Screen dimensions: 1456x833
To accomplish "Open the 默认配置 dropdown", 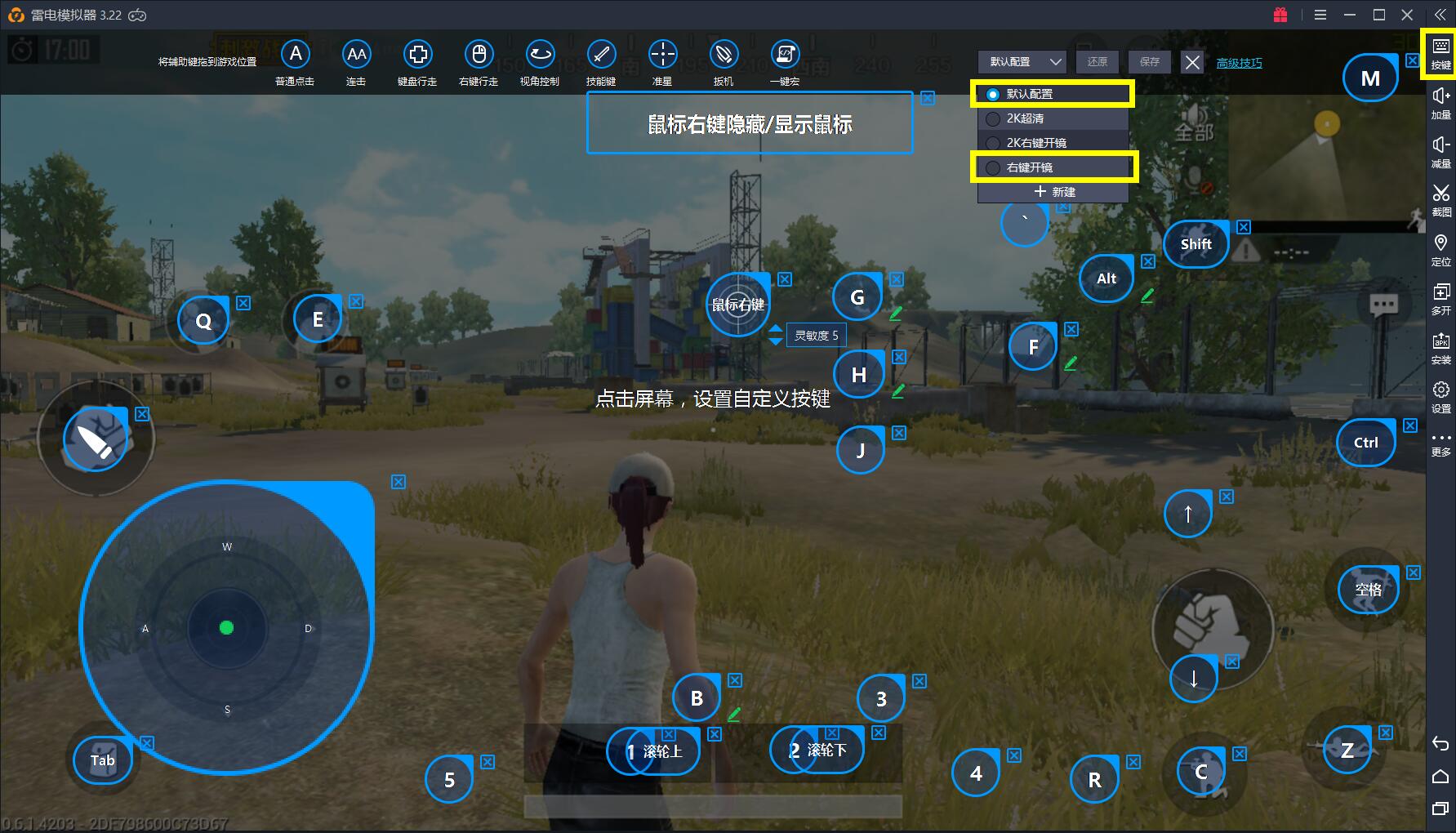I will coord(1022,62).
